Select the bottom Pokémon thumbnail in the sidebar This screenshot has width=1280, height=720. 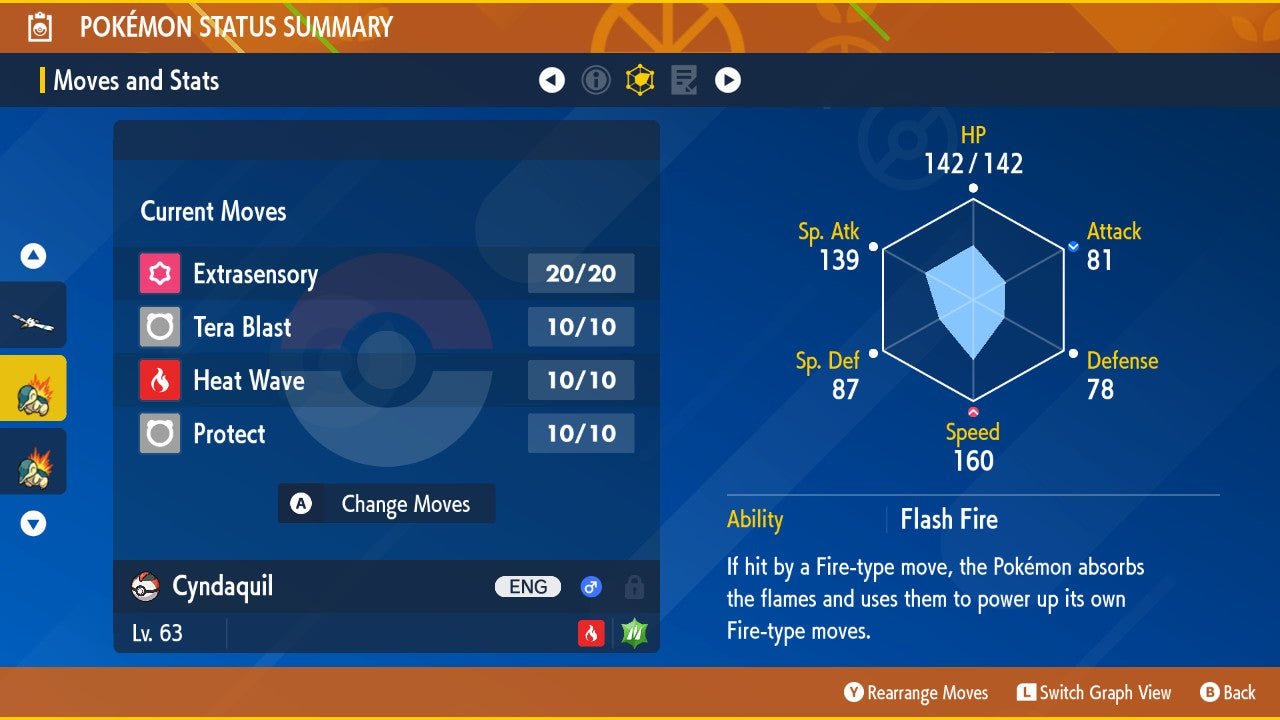tap(33, 461)
